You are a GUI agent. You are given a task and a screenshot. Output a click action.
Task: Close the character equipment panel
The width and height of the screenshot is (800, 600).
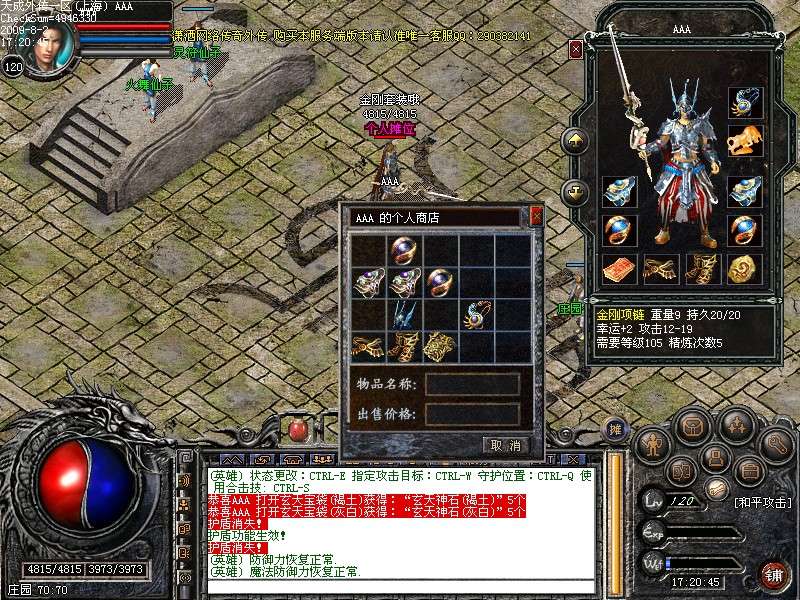[x=576, y=48]
